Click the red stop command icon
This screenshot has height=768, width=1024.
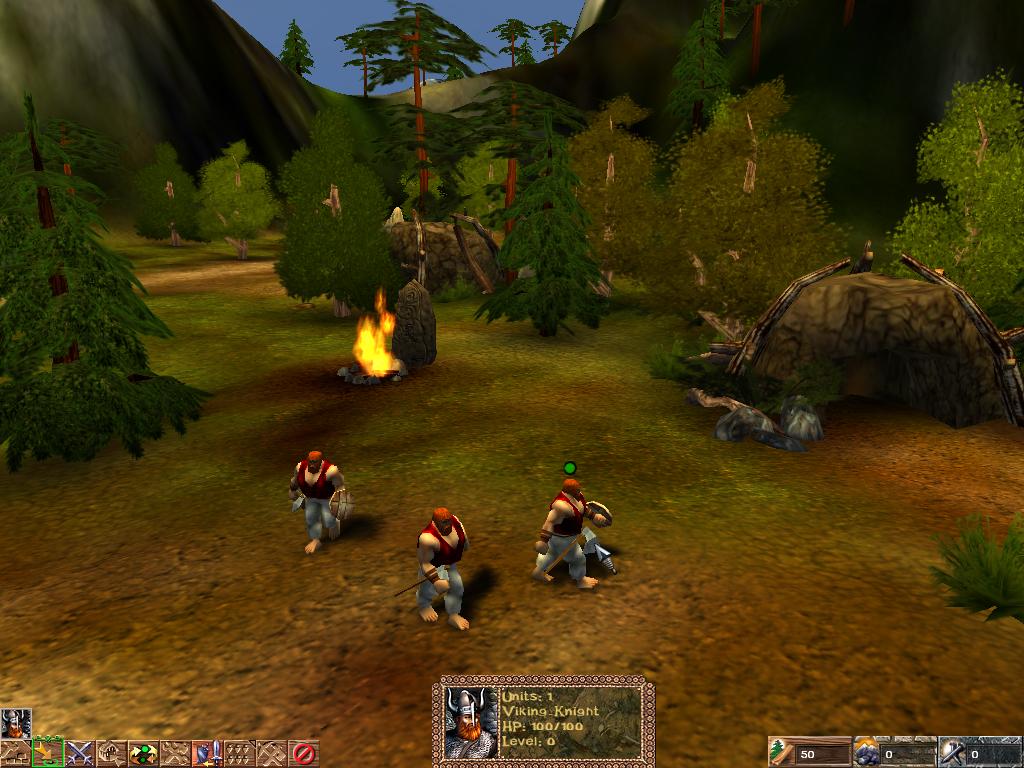click(x=303, y=753)
